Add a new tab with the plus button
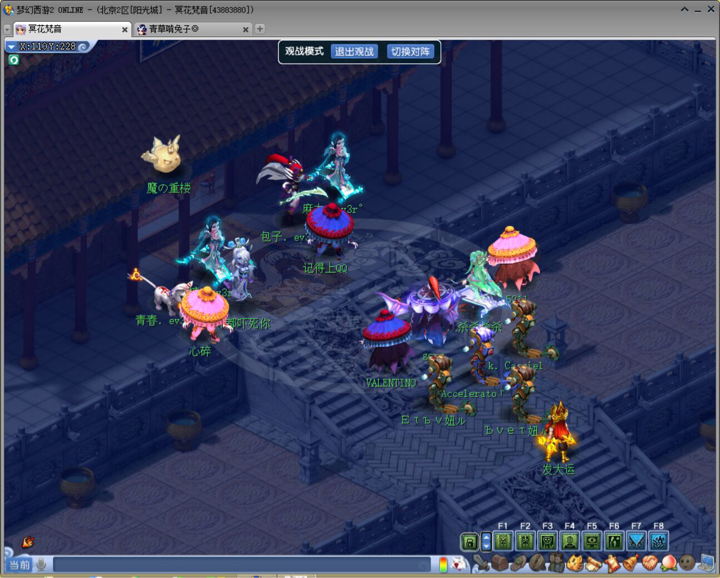Viewport: 720px width, 578px height. (260, 29)
